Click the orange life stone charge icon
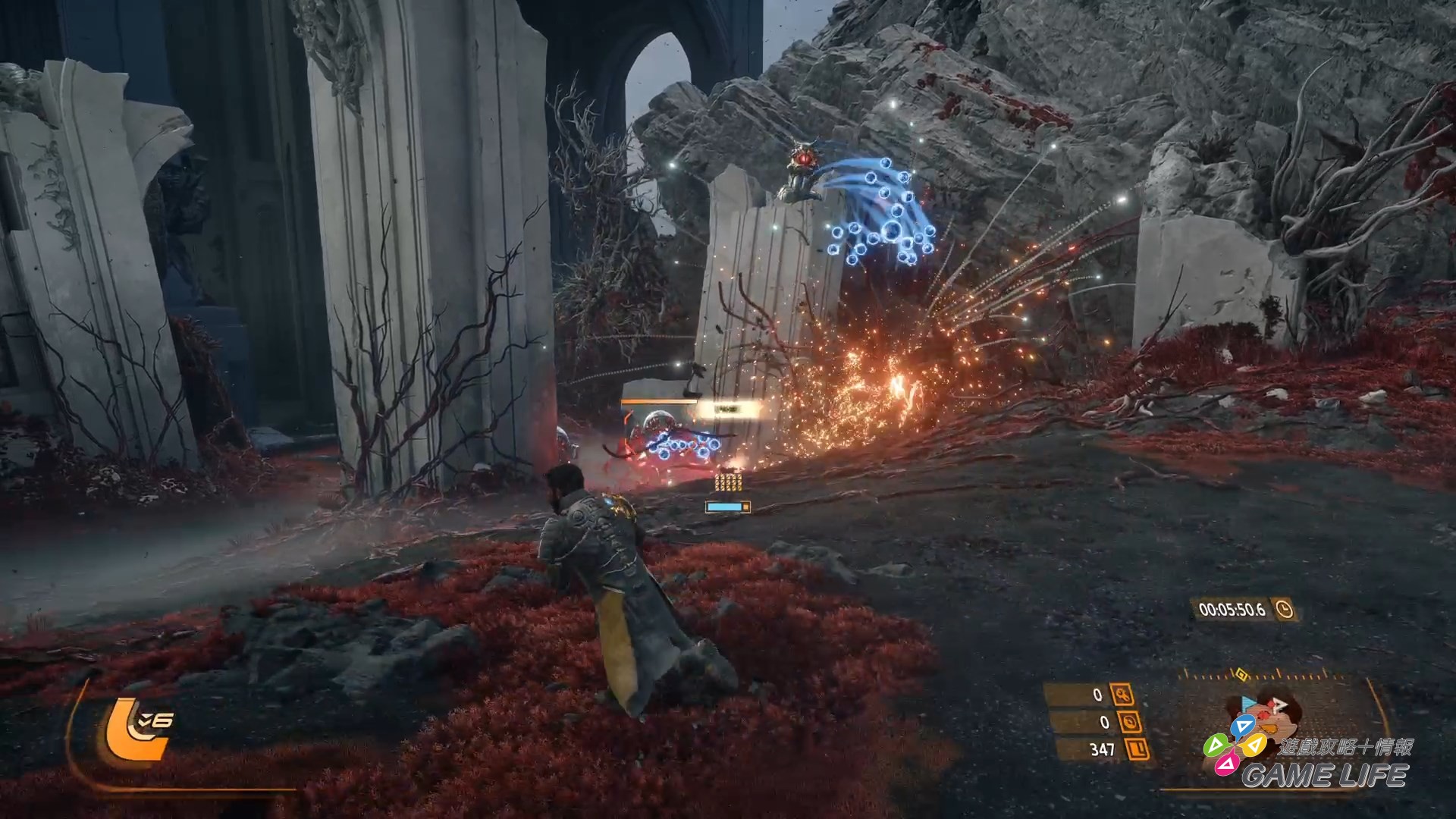 coord(136,730)
